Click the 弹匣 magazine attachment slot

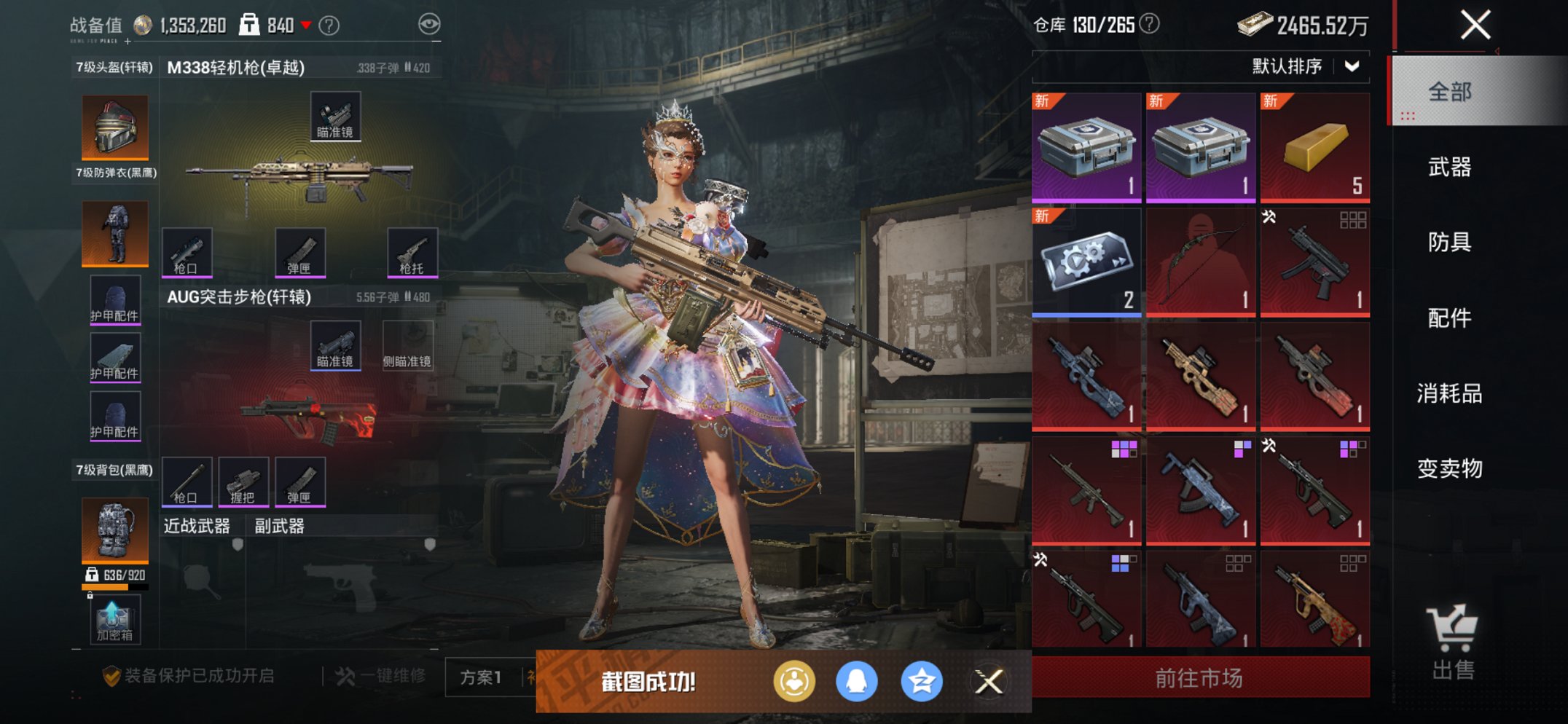300,253
